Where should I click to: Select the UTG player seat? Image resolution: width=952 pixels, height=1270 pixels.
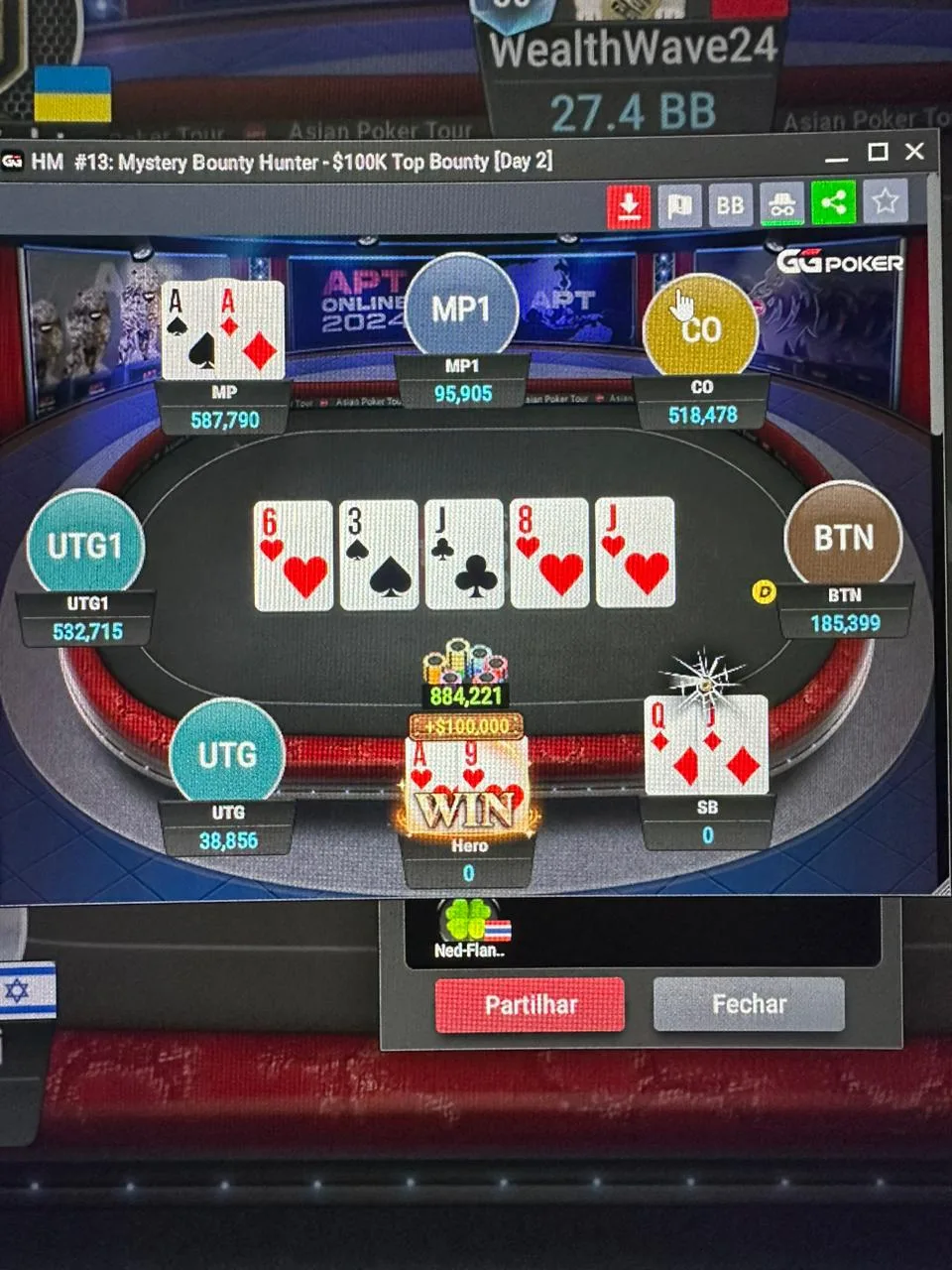(227, 755)
